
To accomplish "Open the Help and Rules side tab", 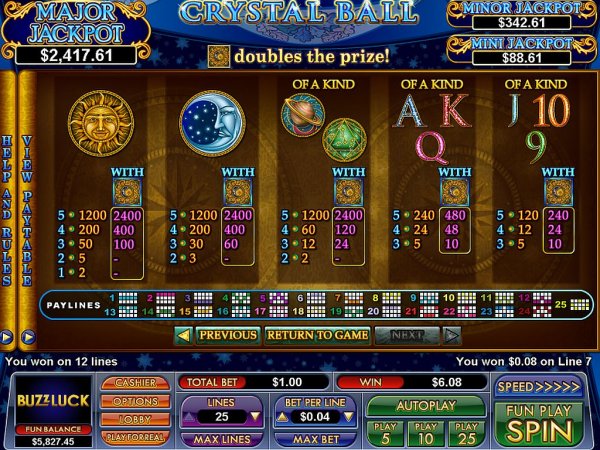I will (8, 210).
